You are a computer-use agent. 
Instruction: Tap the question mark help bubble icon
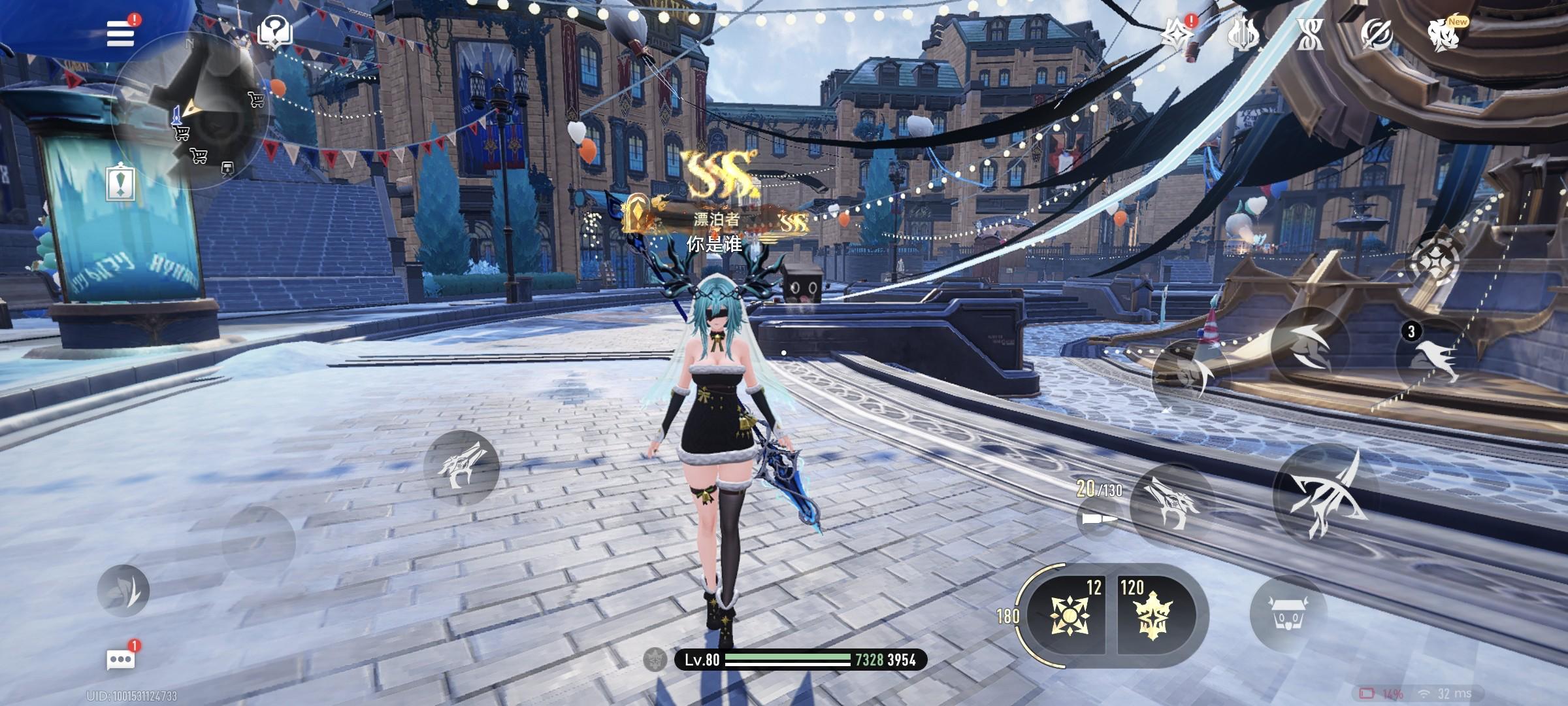(275, 31)
